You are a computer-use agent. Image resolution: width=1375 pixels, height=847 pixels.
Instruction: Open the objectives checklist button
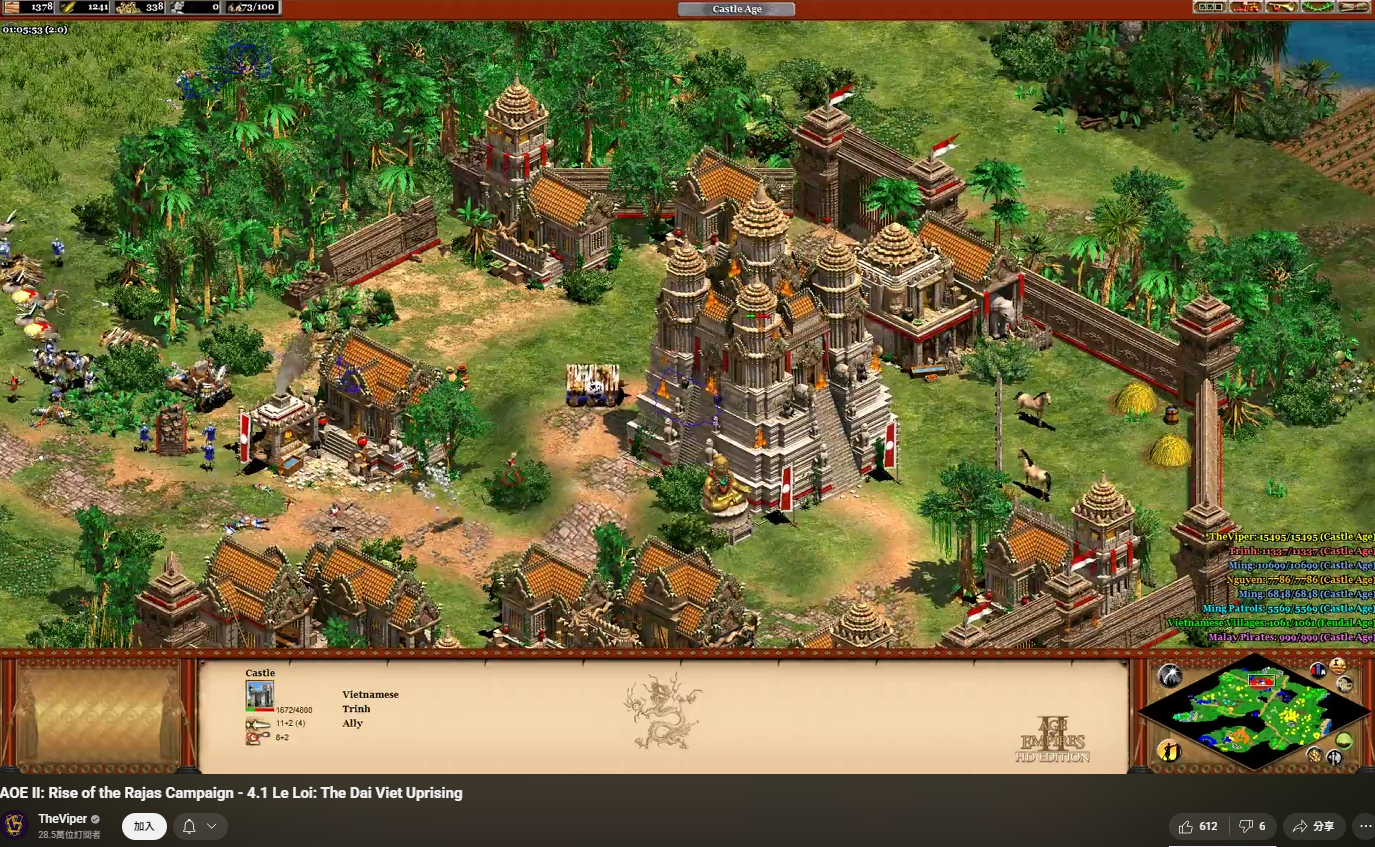pos(1209,7)
